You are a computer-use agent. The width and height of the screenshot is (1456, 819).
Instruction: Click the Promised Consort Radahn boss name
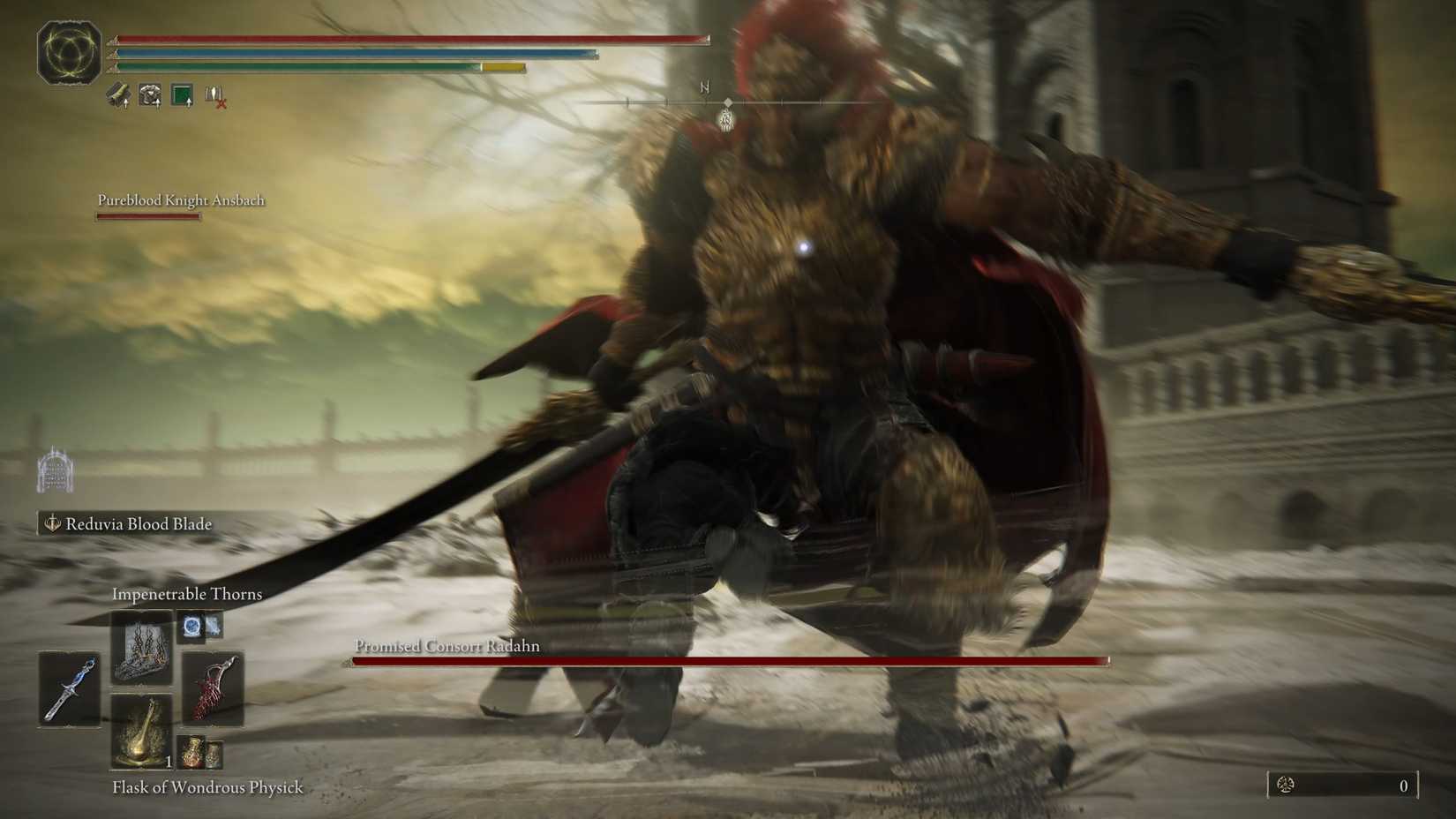pos(446,646)
